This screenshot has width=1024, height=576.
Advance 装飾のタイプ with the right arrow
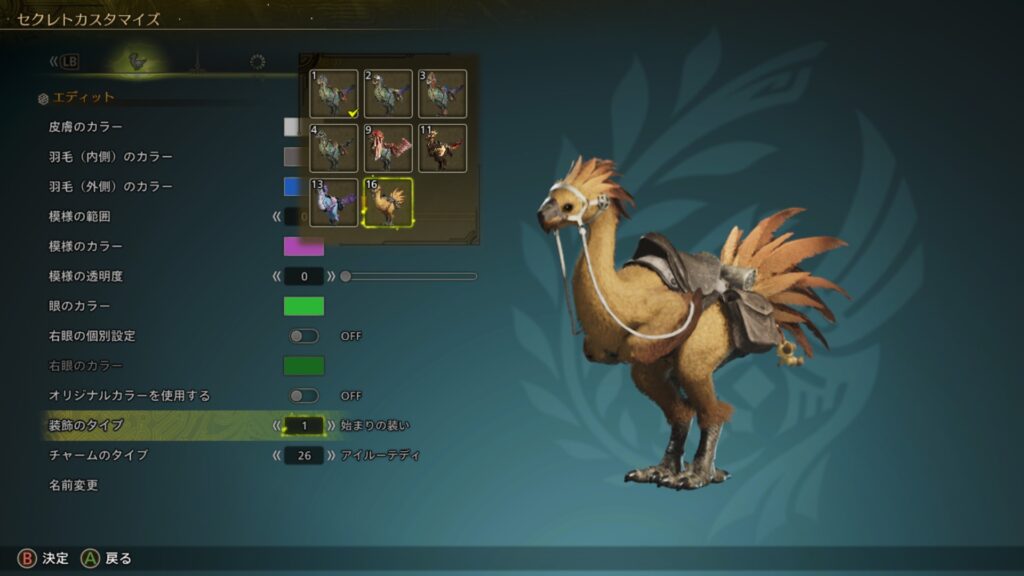pyautogui.click(x=331, y=426)
